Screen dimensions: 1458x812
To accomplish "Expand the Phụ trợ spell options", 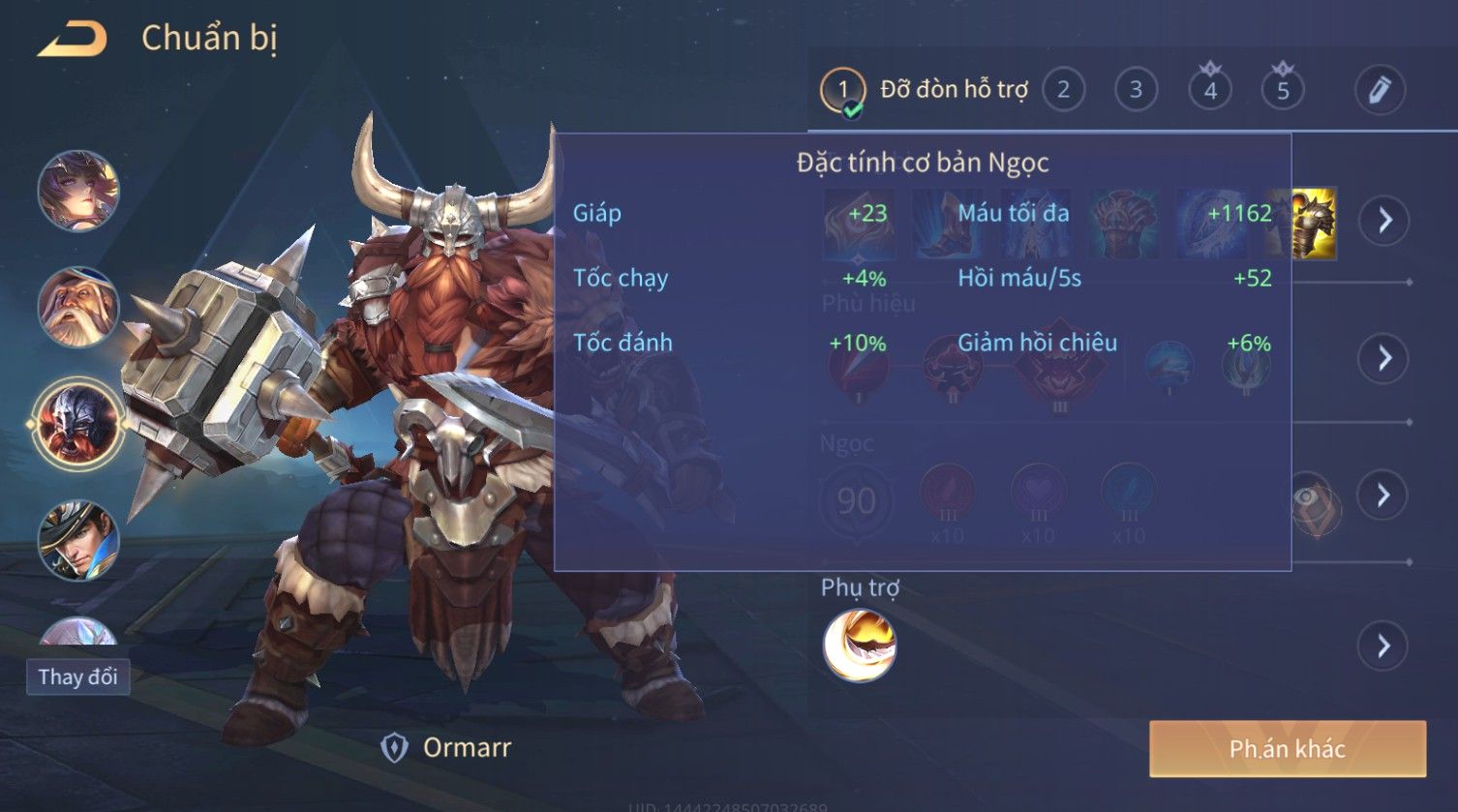I will pyautogui.click(x=1384, y=646).
